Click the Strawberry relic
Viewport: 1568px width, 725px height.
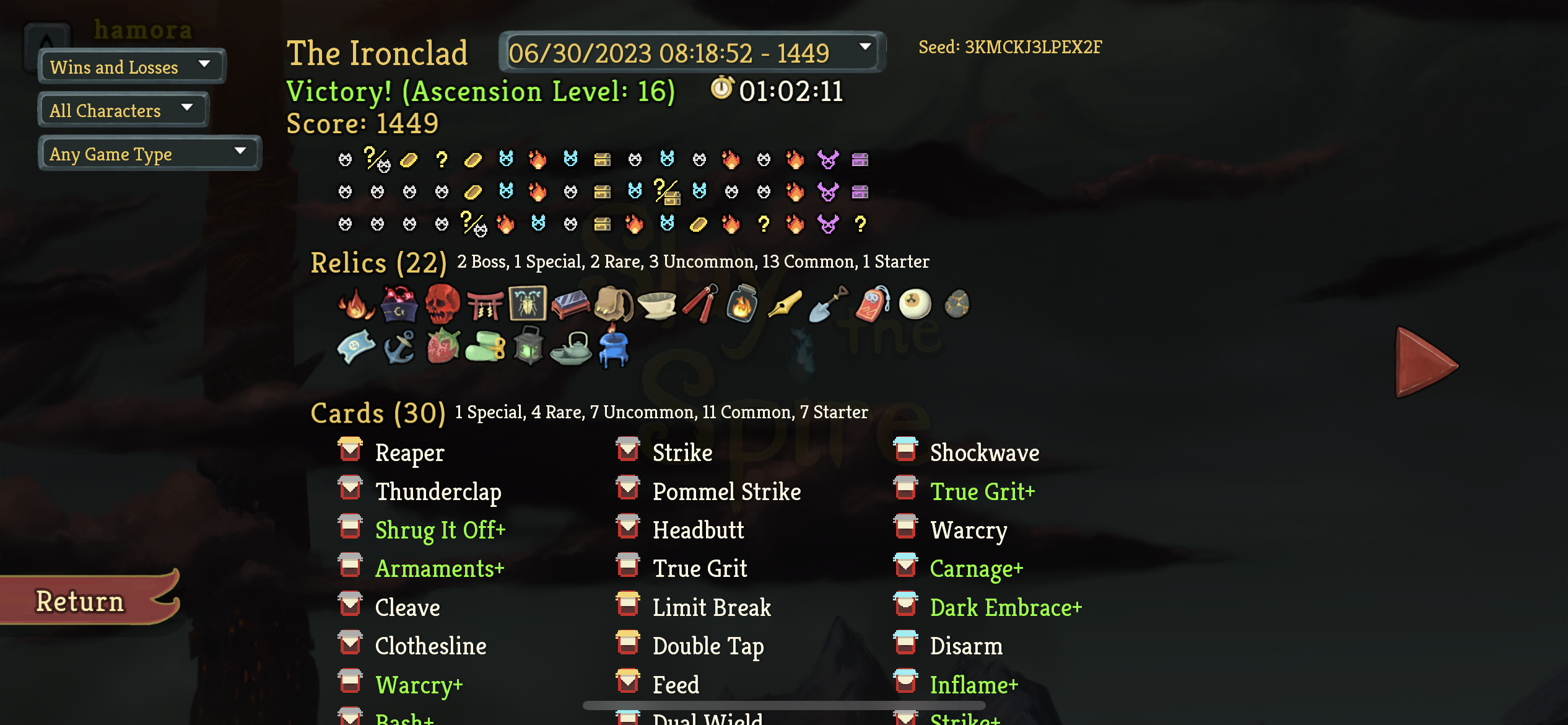coord(442,347)
